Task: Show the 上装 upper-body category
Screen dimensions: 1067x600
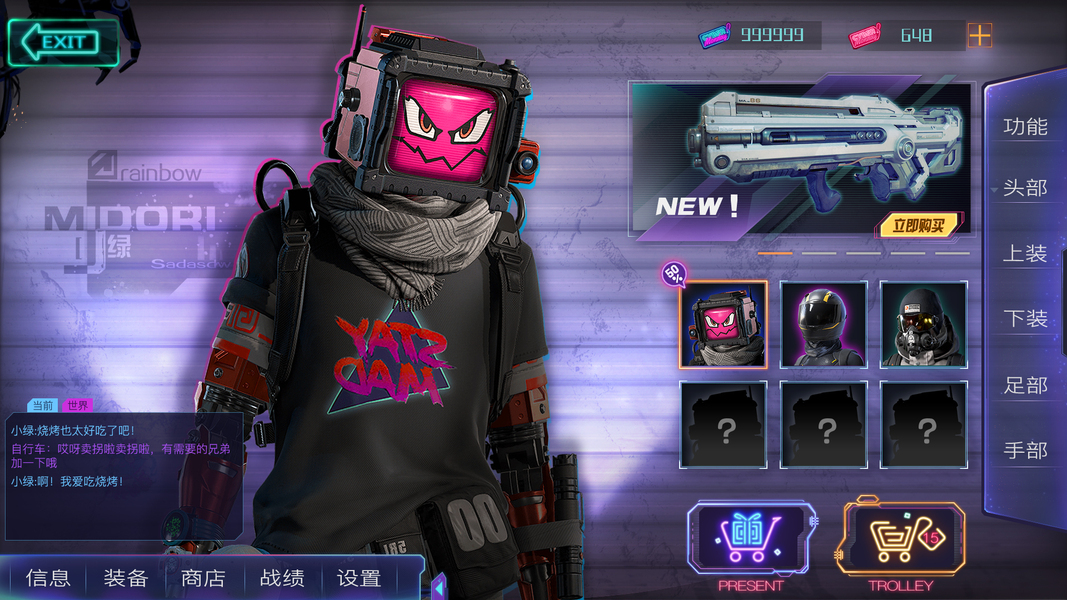Action: (1025, 254)
